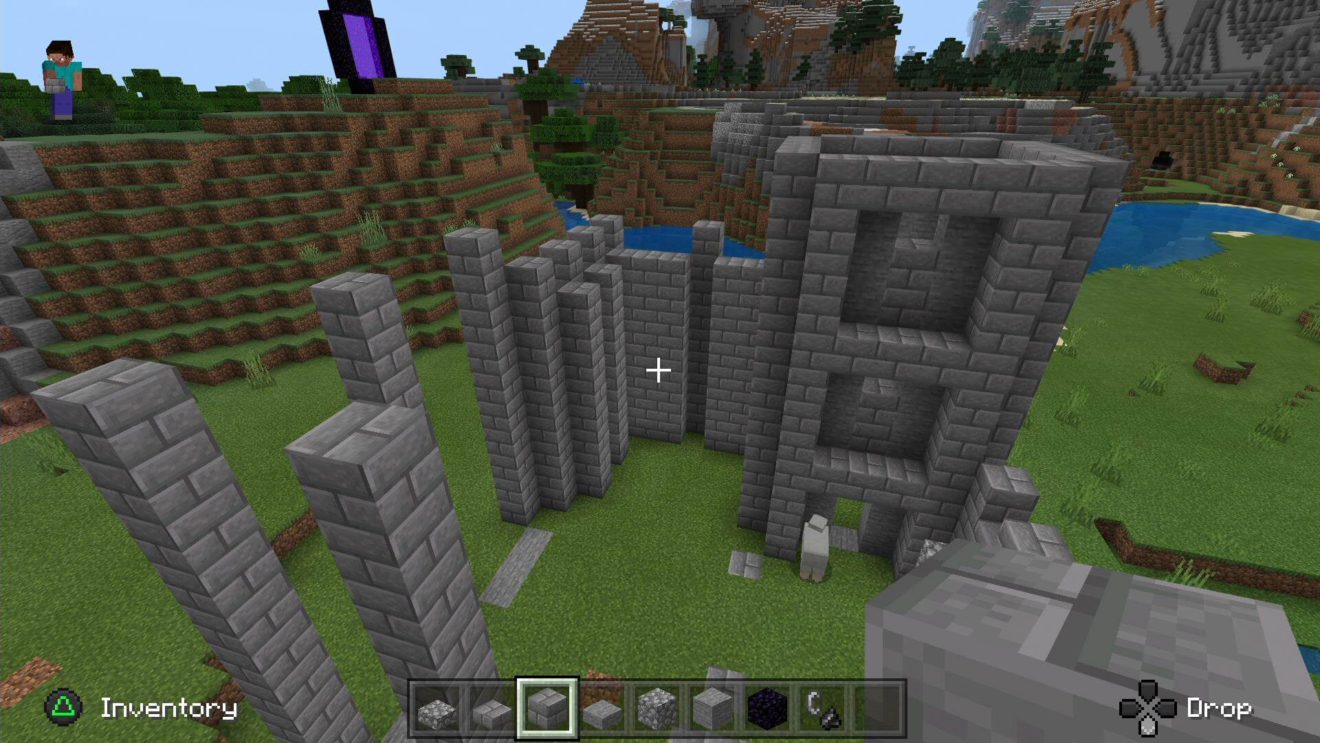The width and height of the screenshot is (1320, 743).
Task: Click the crosshair at the screen center
Action: [659, 370]
